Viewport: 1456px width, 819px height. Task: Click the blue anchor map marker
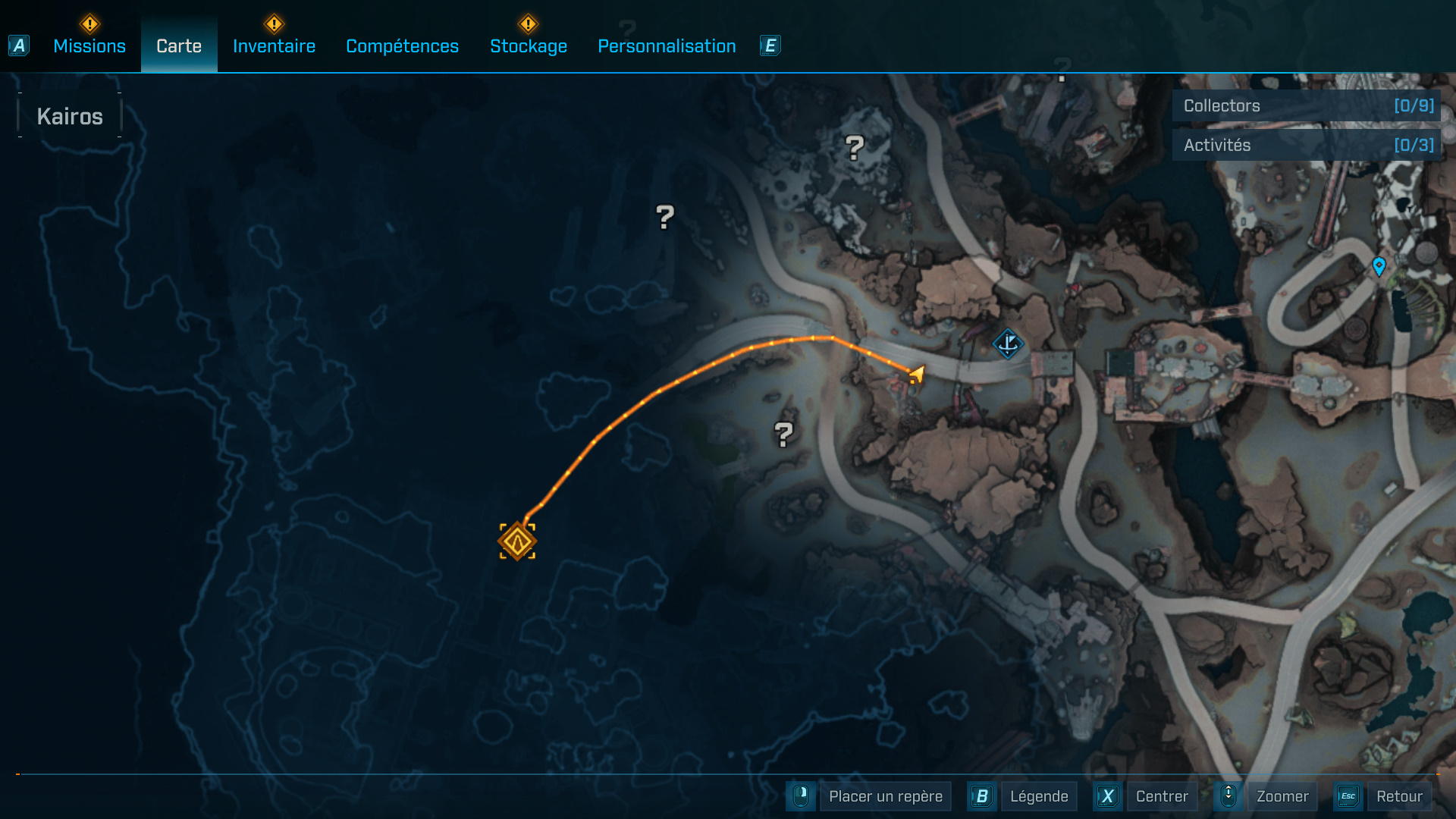(x=1008, y=344)
